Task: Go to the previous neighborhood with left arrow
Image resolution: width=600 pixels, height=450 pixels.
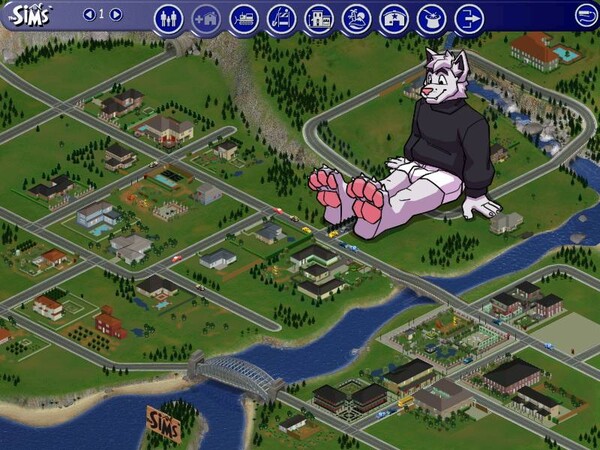Action: coord(88,15)
